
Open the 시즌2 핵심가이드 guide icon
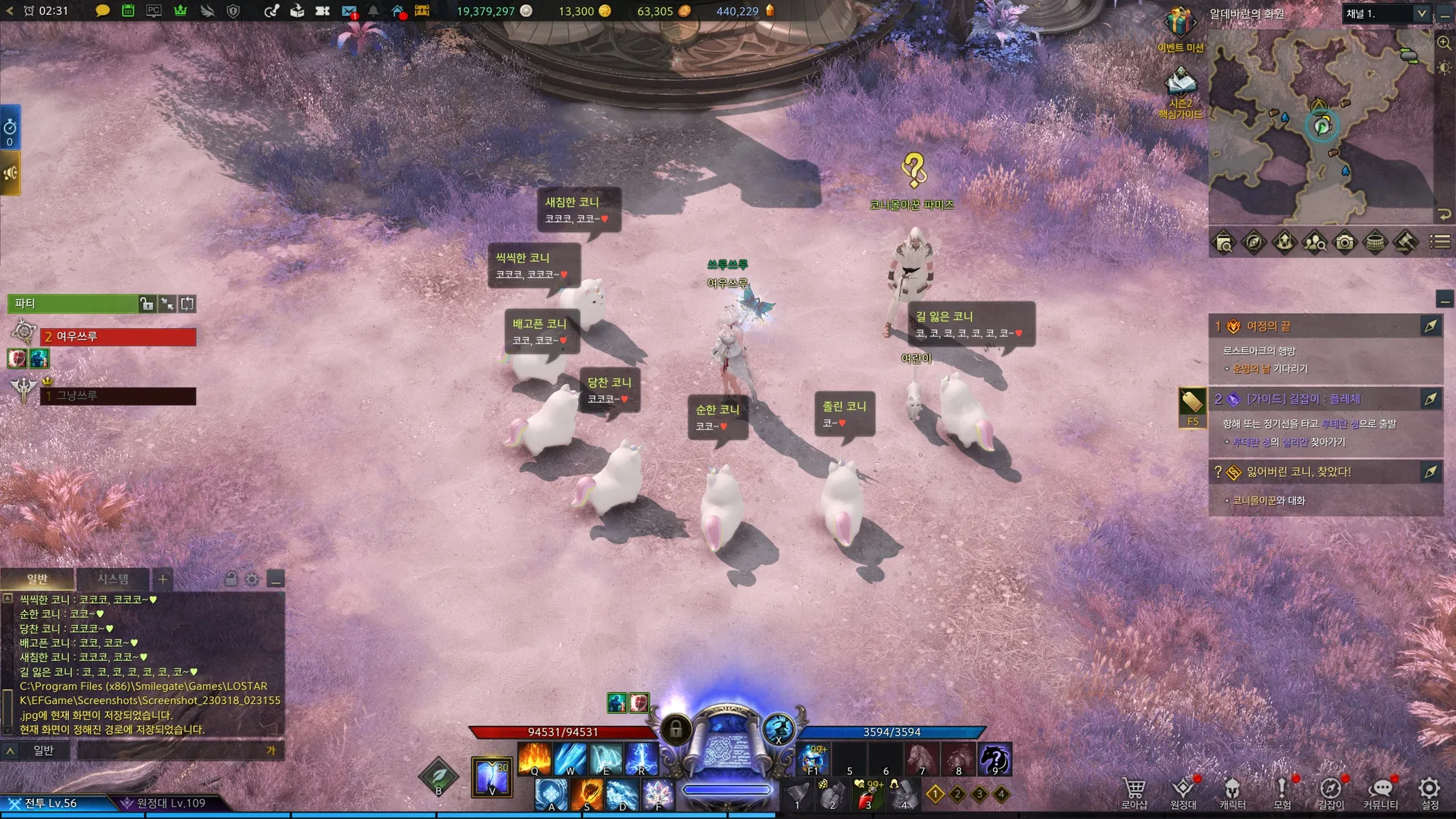tap(1180, 85)
